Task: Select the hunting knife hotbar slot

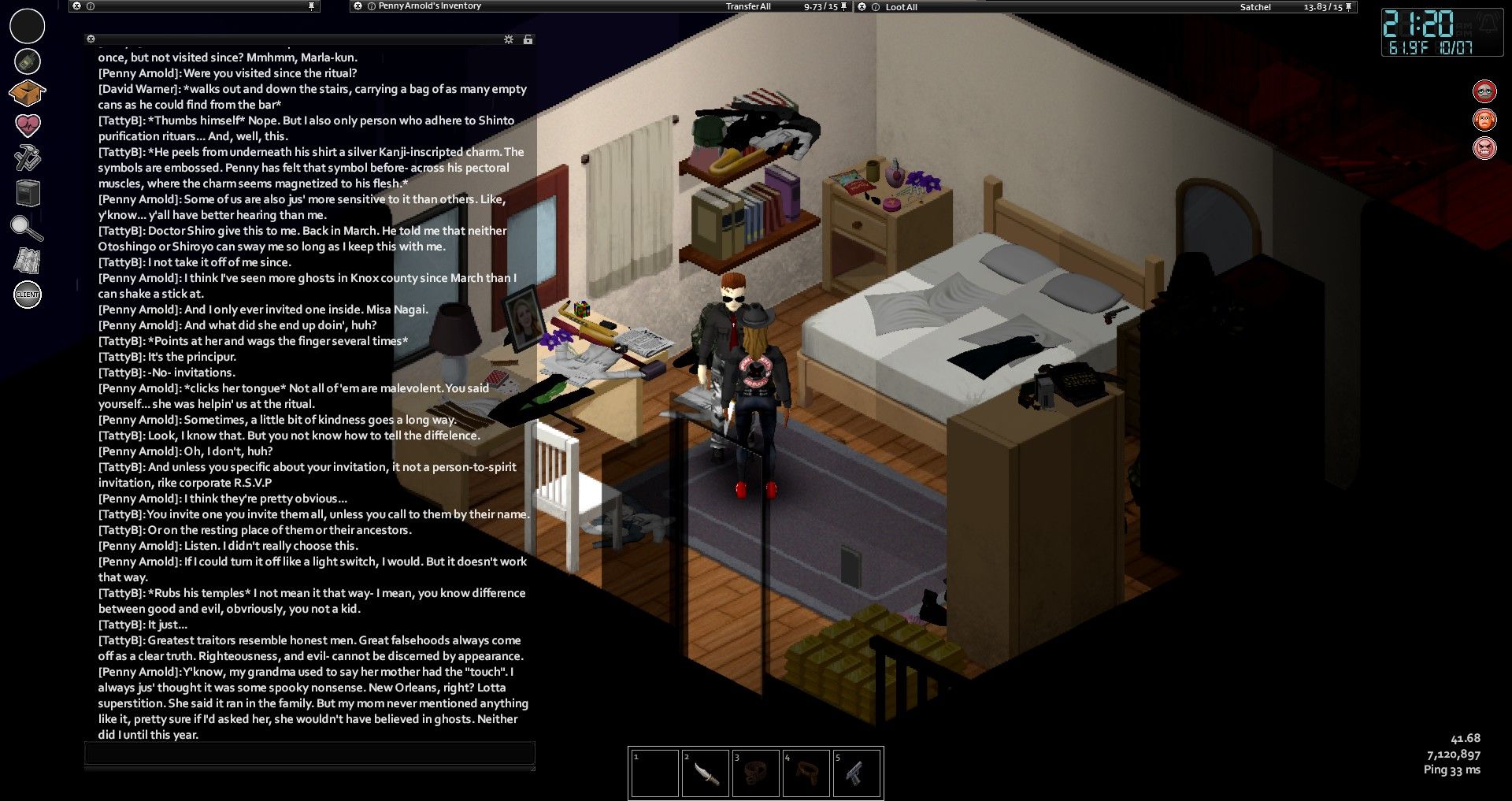Action: (704, 774)
